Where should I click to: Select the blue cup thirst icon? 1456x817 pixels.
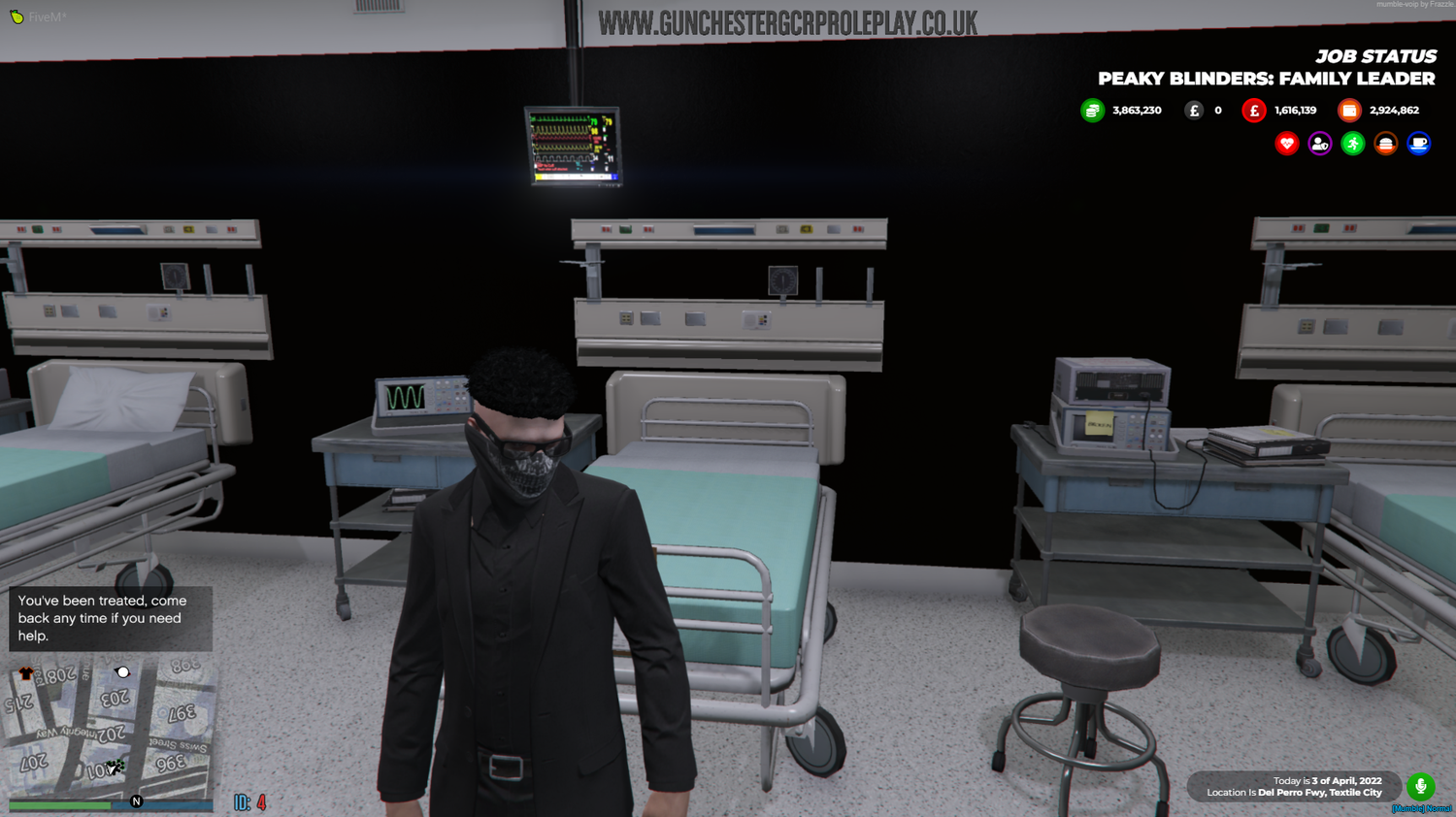pos(1418,143)
